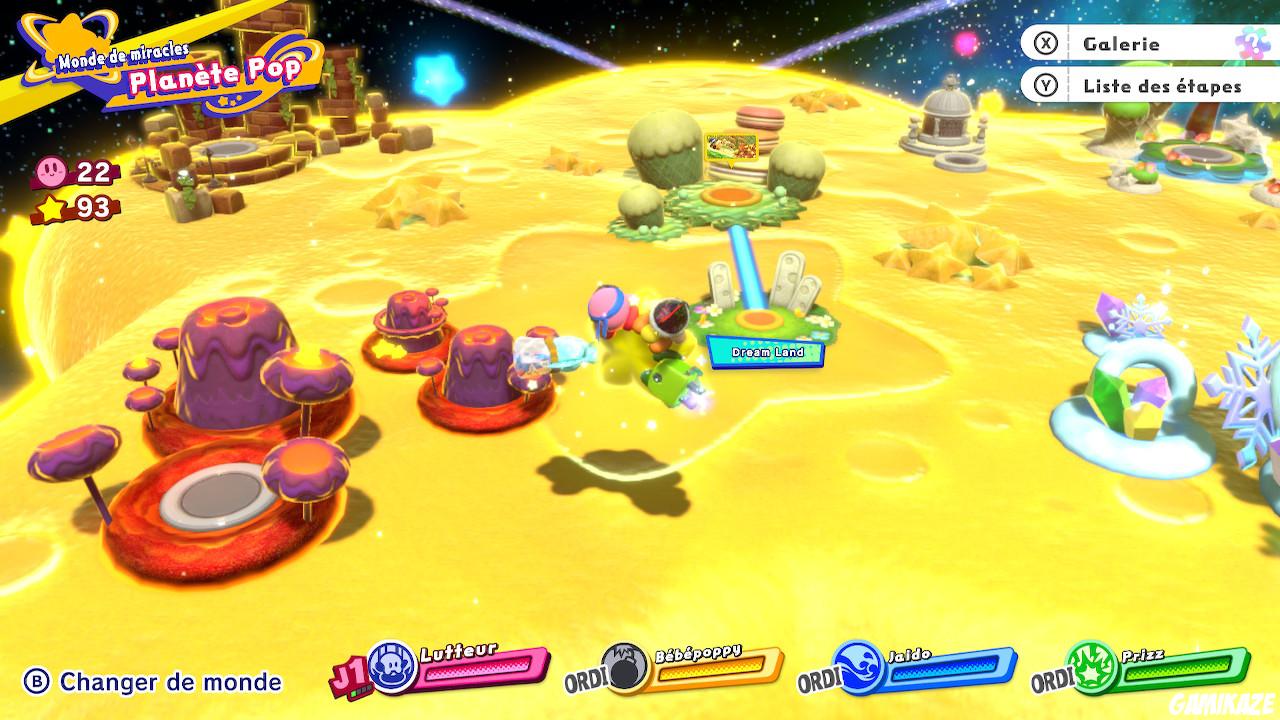
Task: Click the macaron picture signboard above the pad
Action: click(733, 148)
